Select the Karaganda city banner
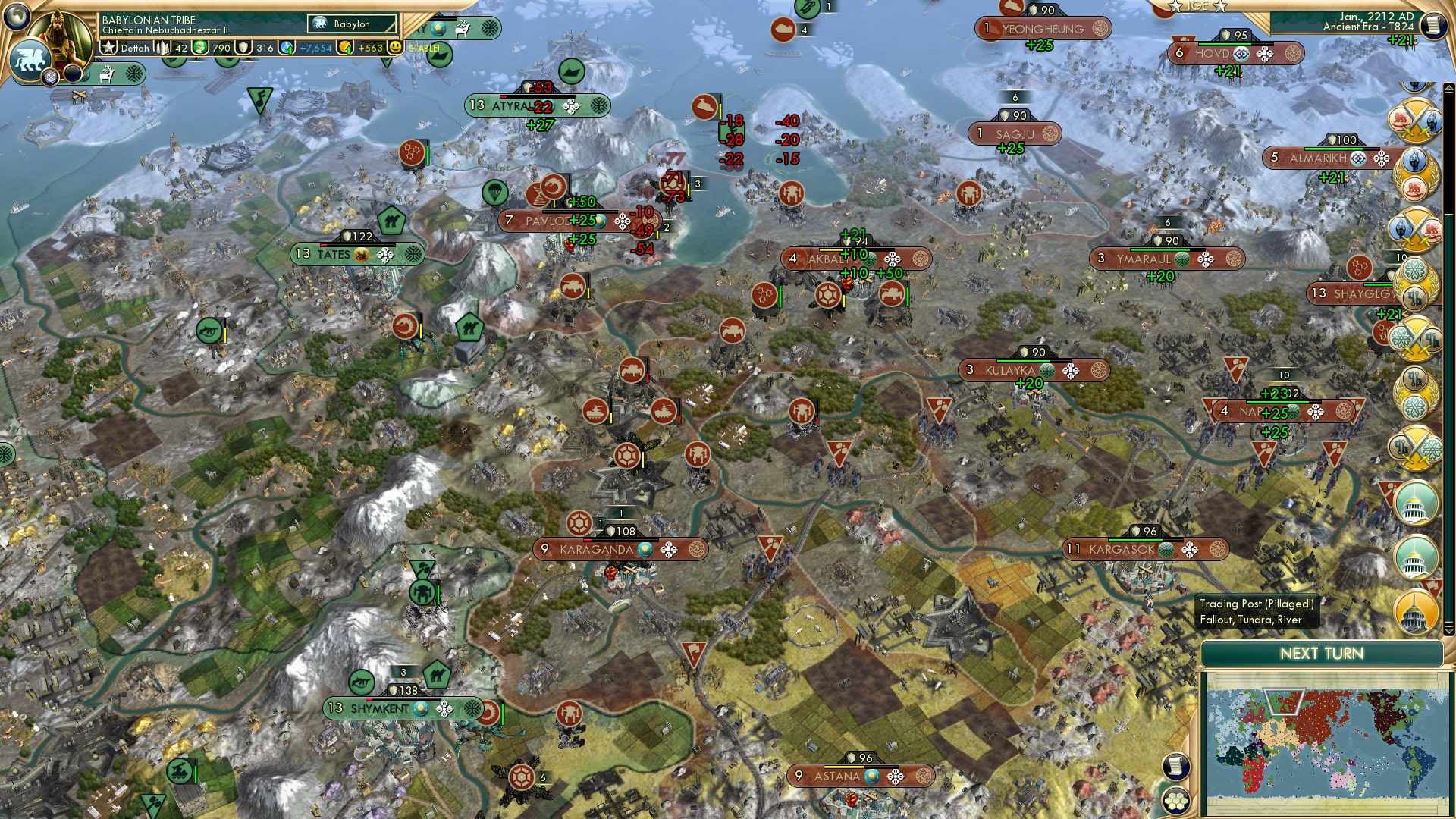The image size is (1456, 819). (x=620, y=548)
